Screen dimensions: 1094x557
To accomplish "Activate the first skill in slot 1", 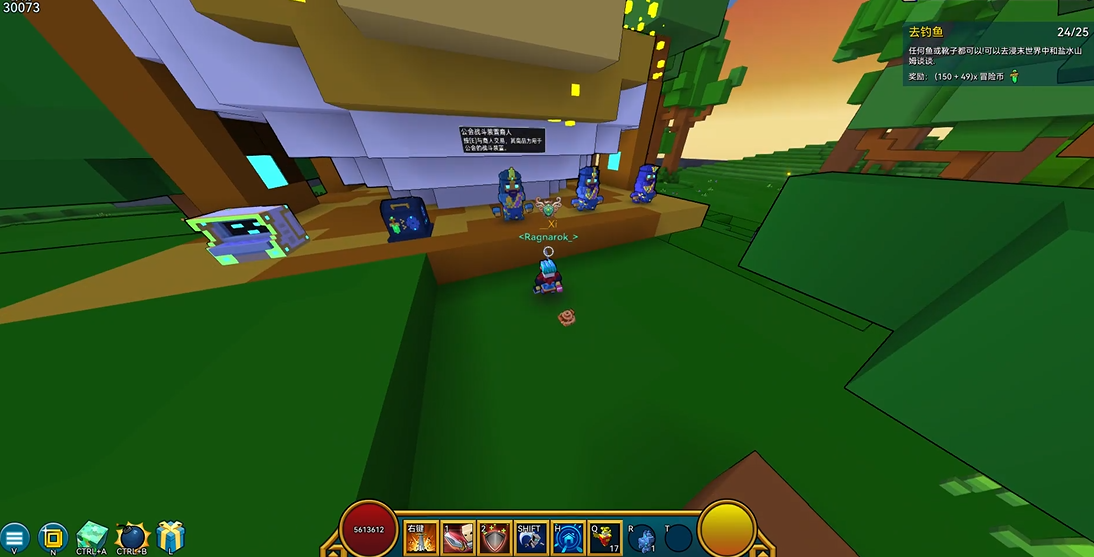I will [x=458, y=538].
